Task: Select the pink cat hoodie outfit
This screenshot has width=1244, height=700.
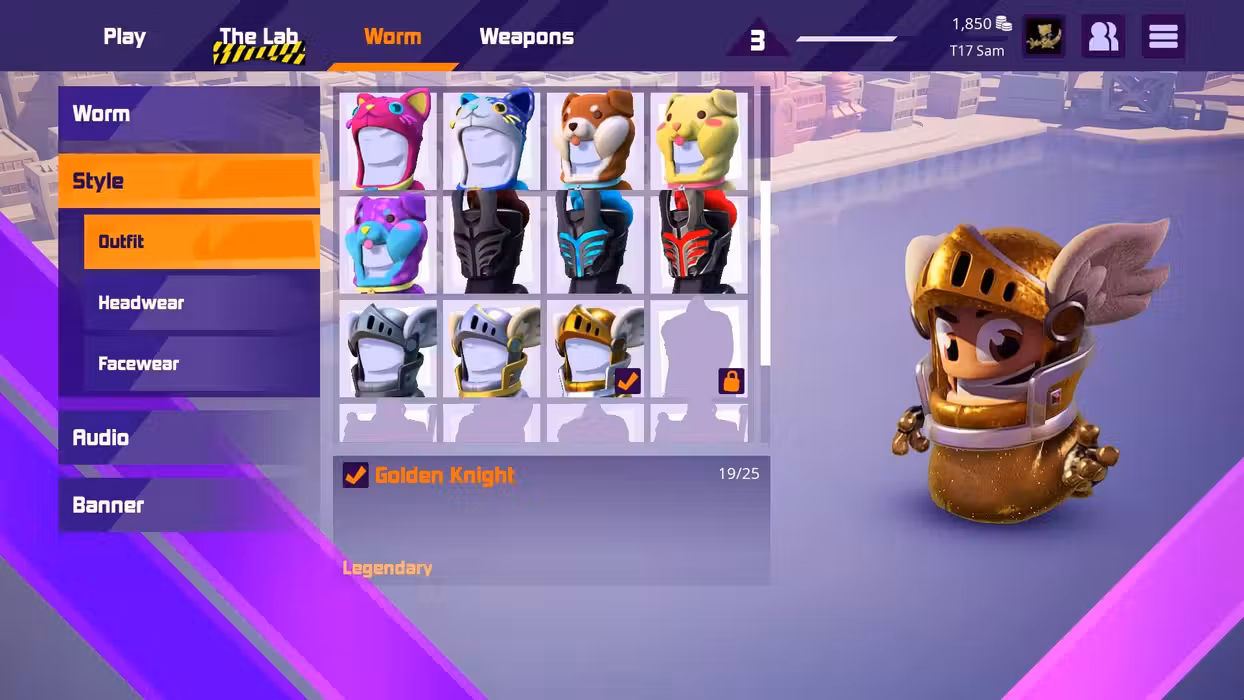Action: coord(389,139)
